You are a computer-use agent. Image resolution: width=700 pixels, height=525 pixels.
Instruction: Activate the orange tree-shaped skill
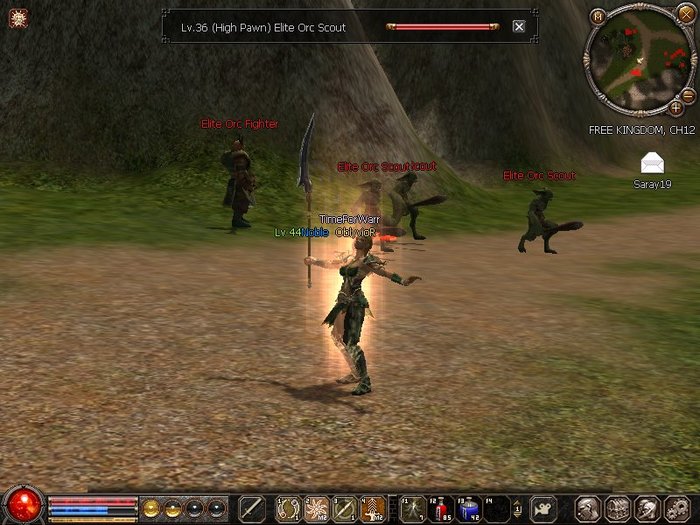[373, 508]
